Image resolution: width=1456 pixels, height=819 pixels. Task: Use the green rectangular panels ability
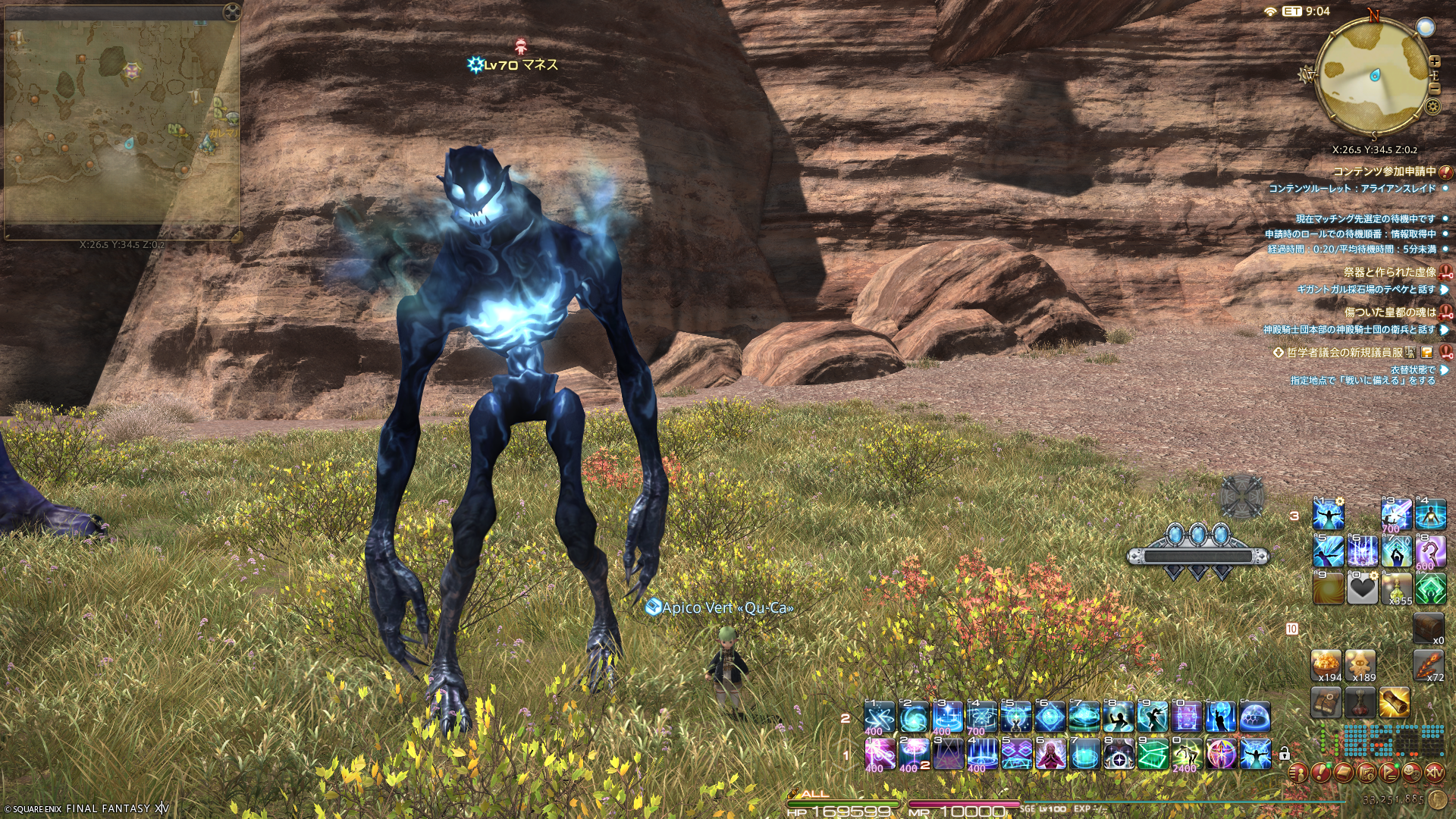pos(1153,754)
